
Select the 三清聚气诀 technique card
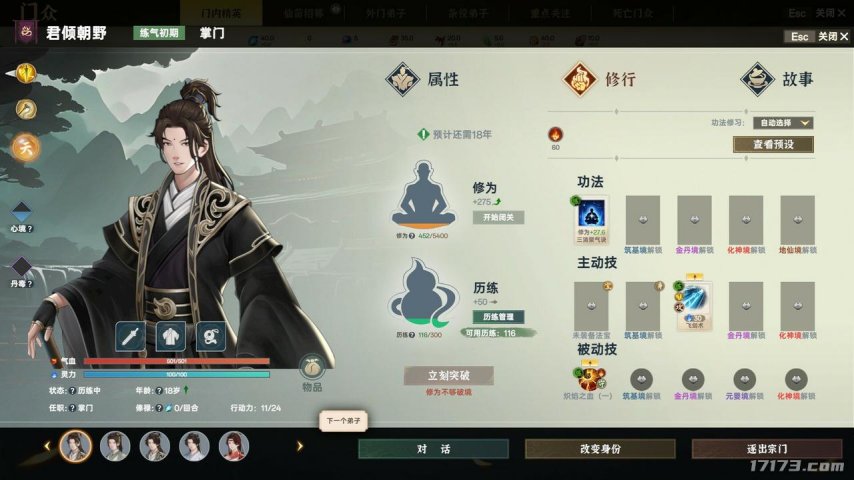click(x=589, y=221)
